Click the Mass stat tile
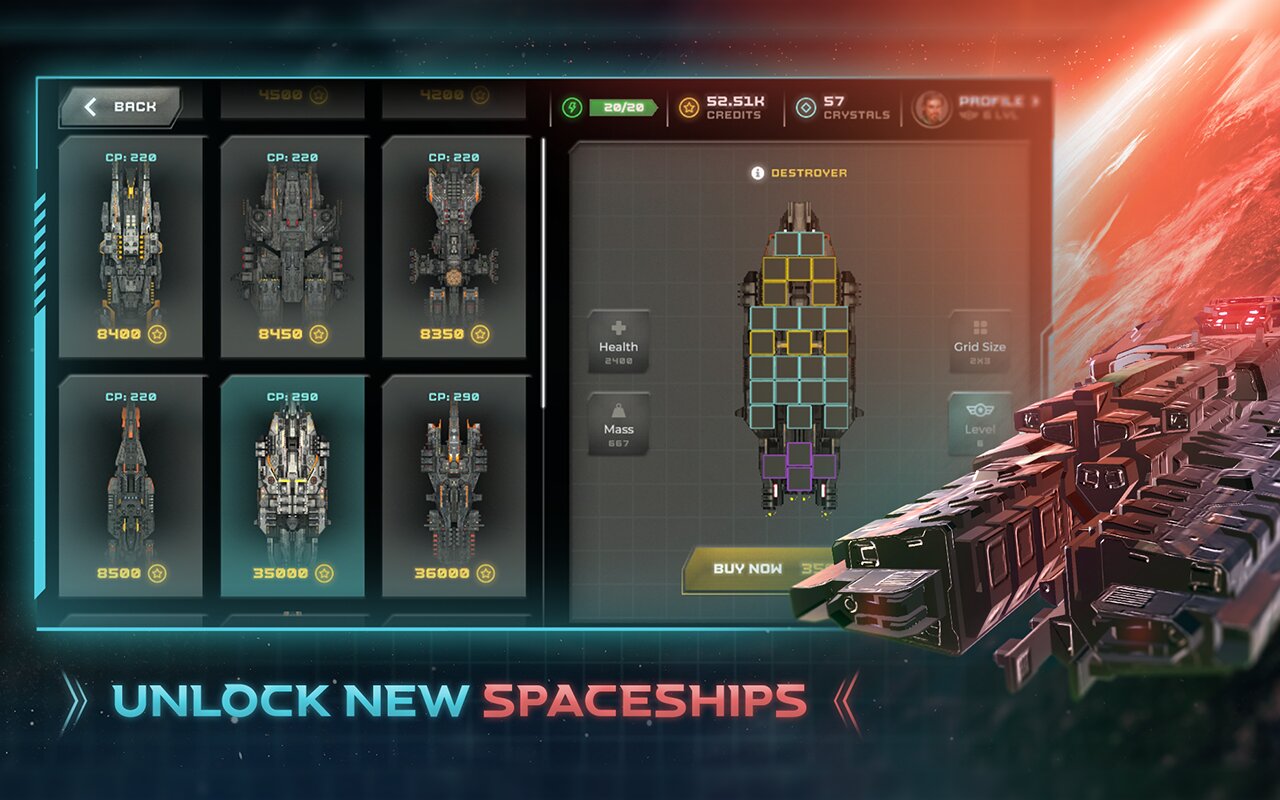Viewport: 1280px width, 800px height. (618, 424)
